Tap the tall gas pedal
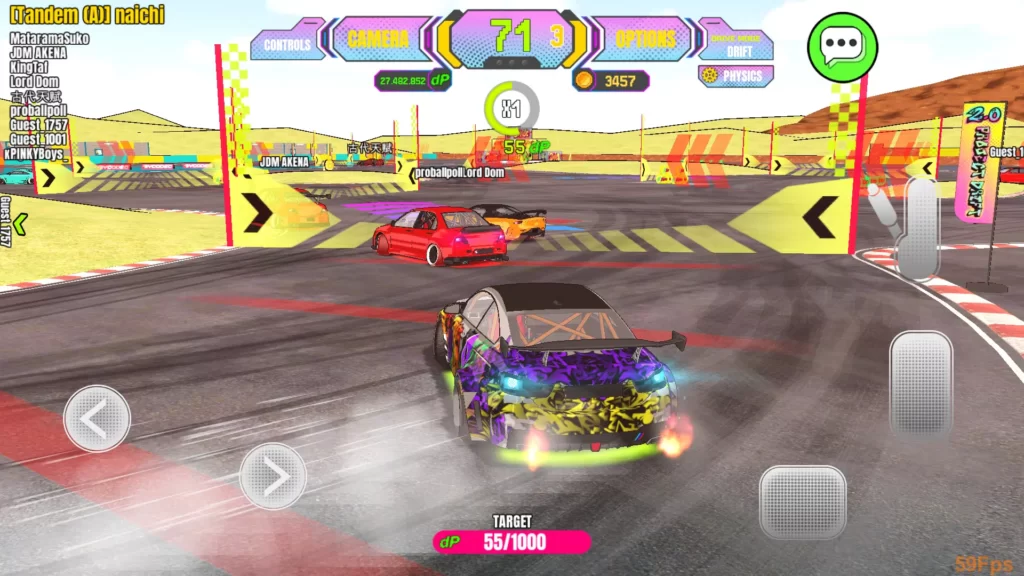 tap(920, 383)
